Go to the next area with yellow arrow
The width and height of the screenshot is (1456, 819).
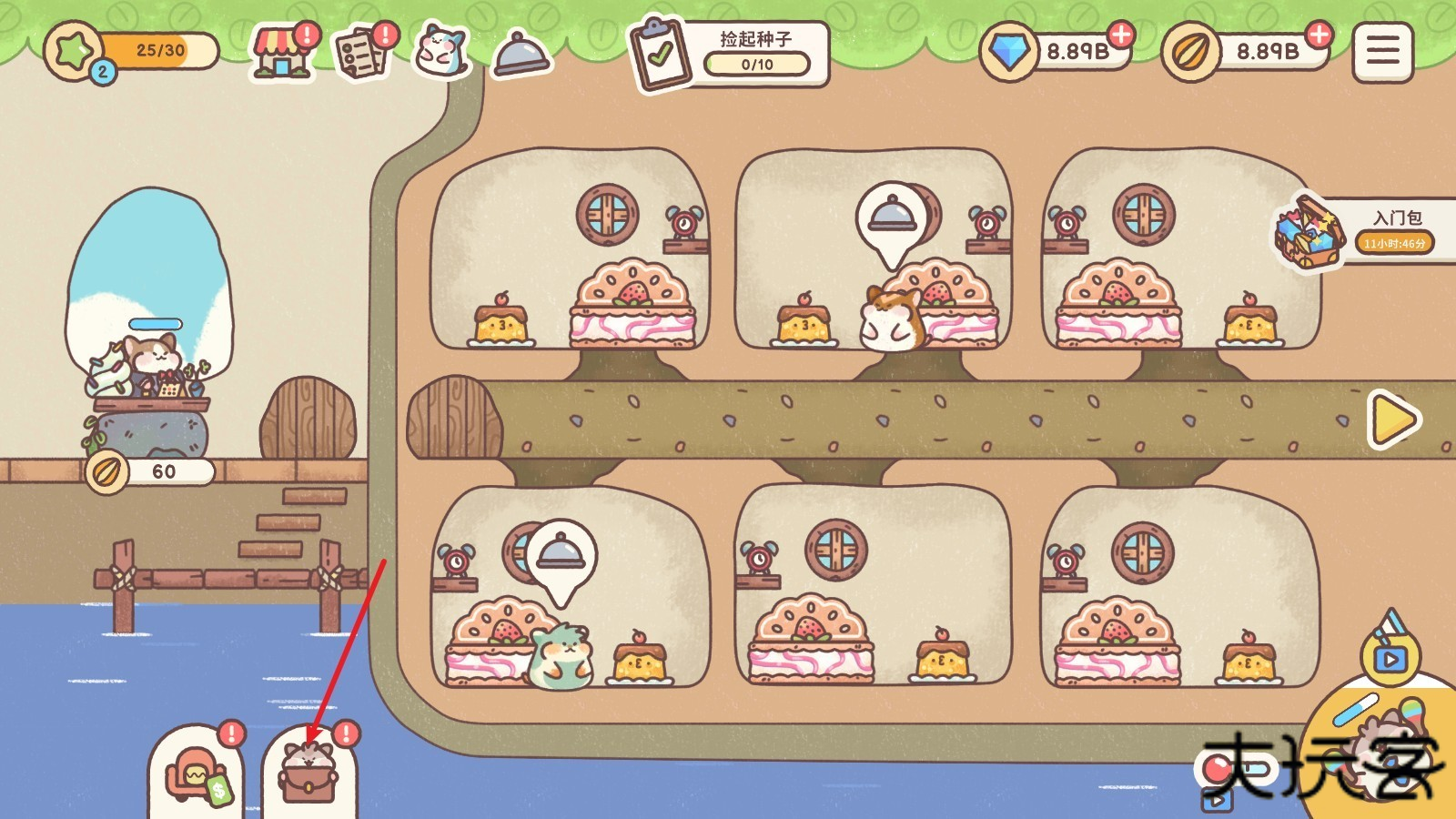tap(1393, 419)
